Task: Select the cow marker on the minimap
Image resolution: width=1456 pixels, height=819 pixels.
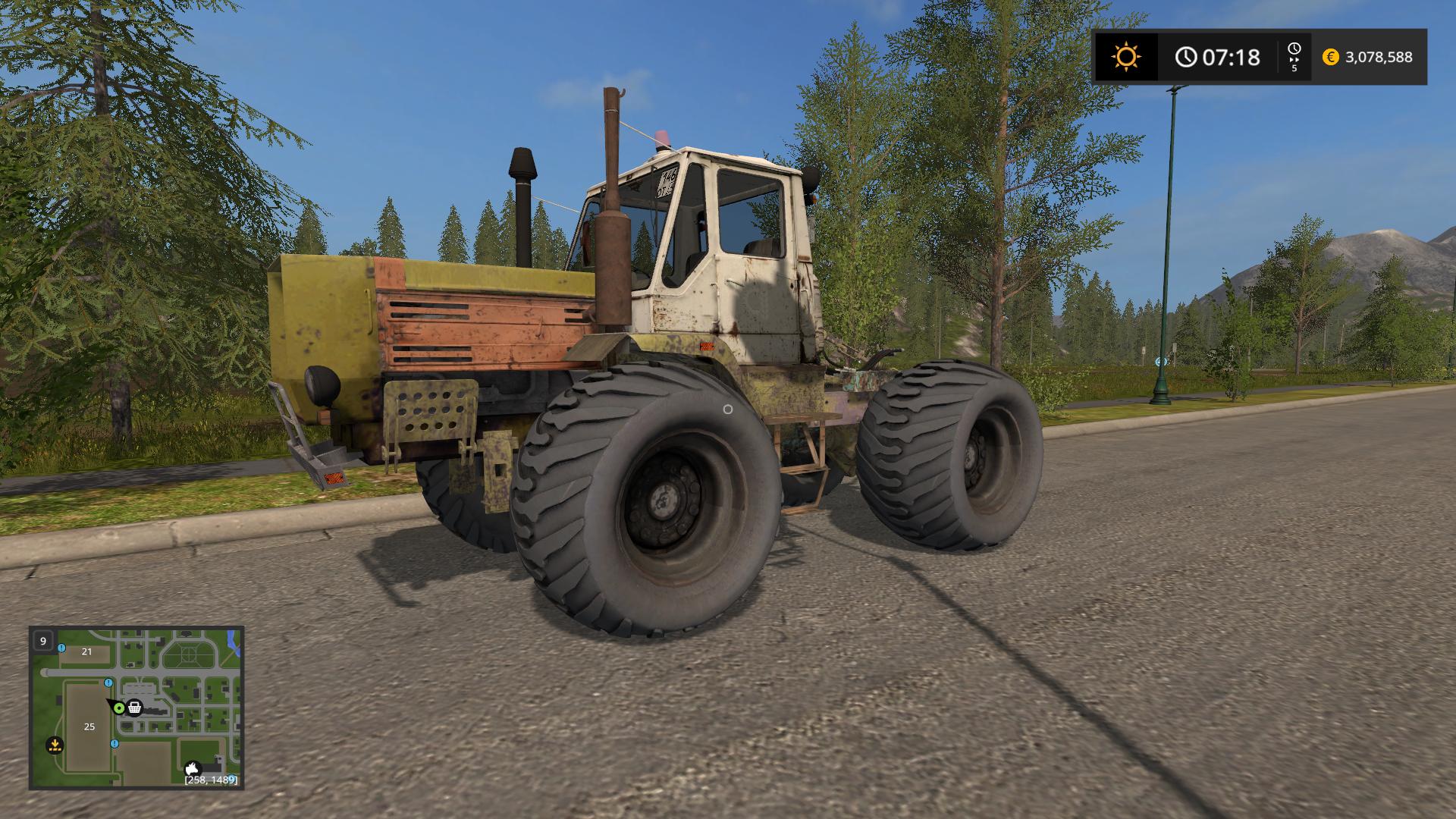Action: coord(193,769)
